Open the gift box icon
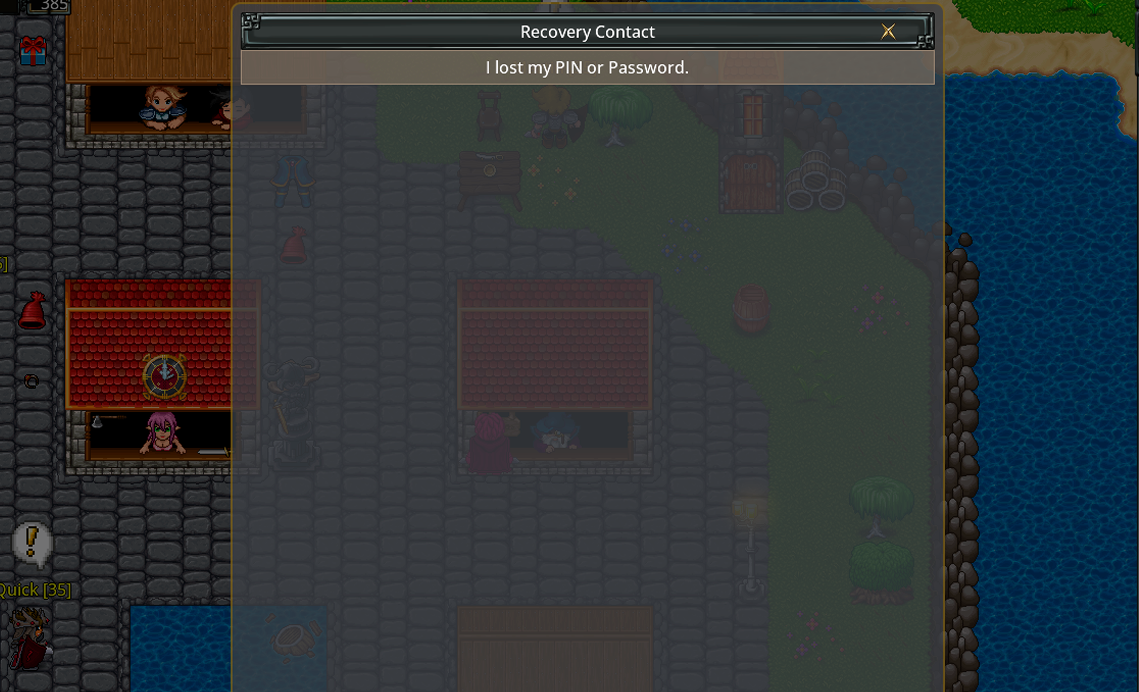This screenshot has width=1139, height=692. 33,51
